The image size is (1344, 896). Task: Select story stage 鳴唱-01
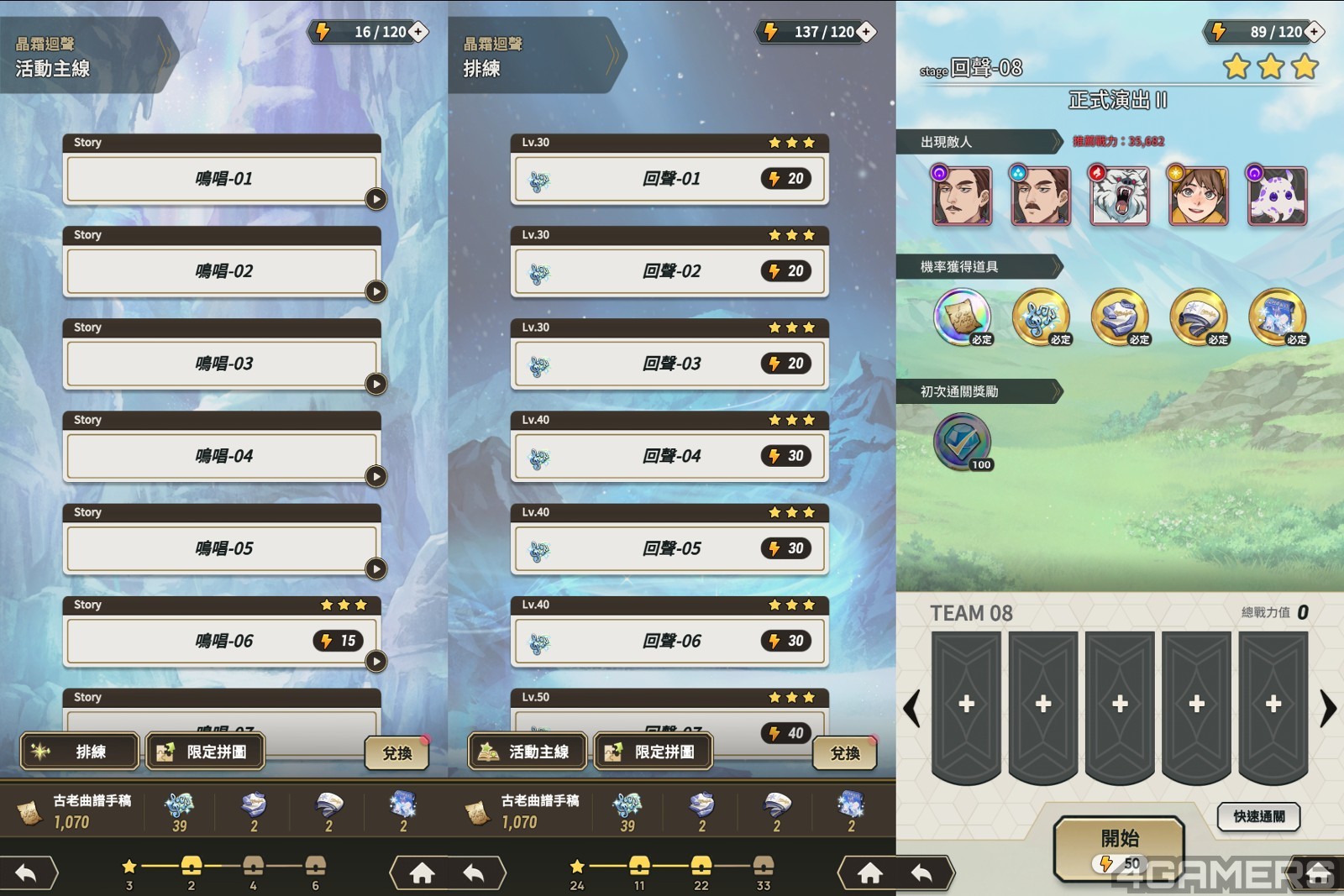point(222,179)
